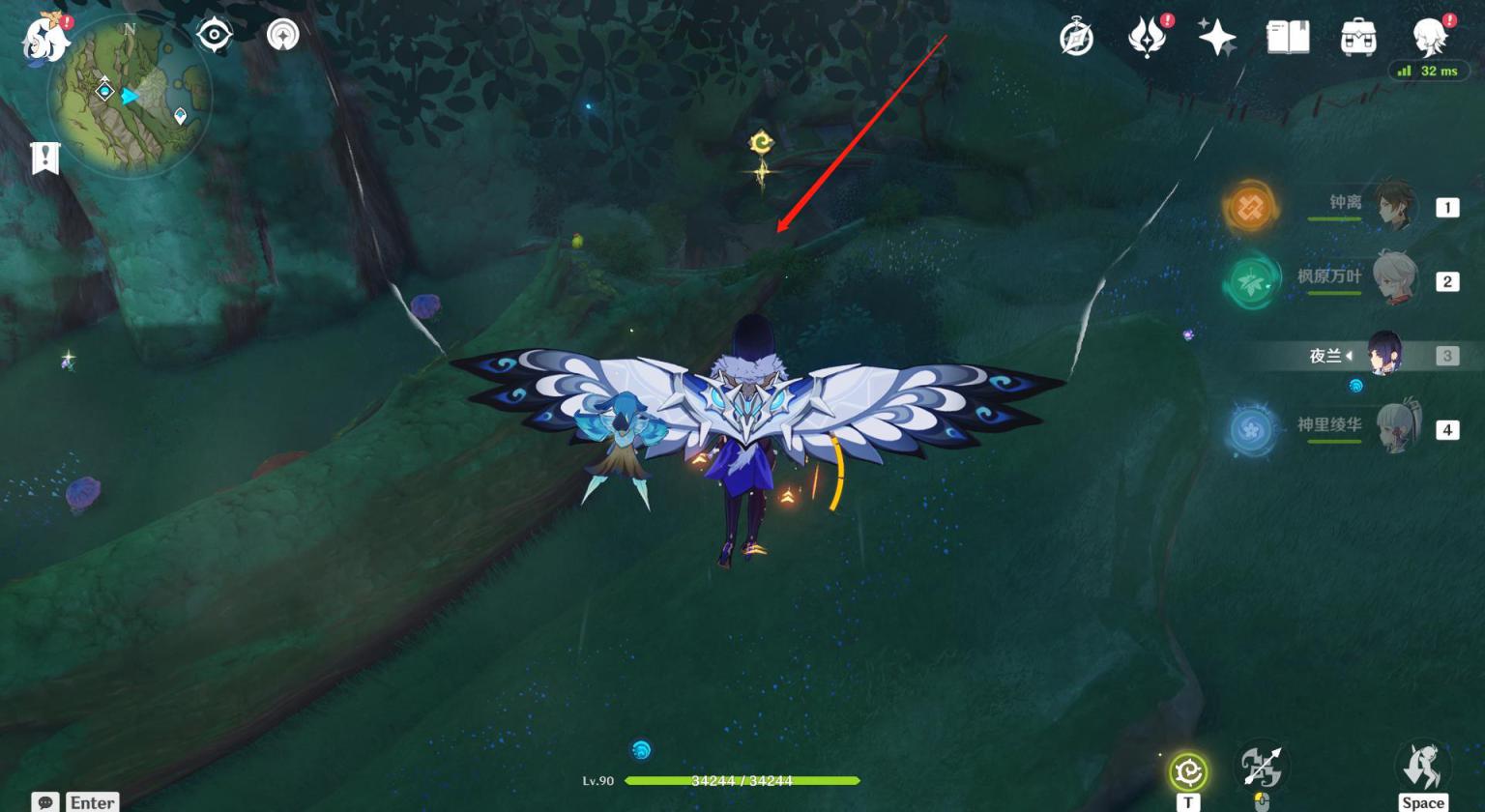Screen dimensions: 1485x812
Task: Select active character 夜兰
Action: pos(1384,355)
